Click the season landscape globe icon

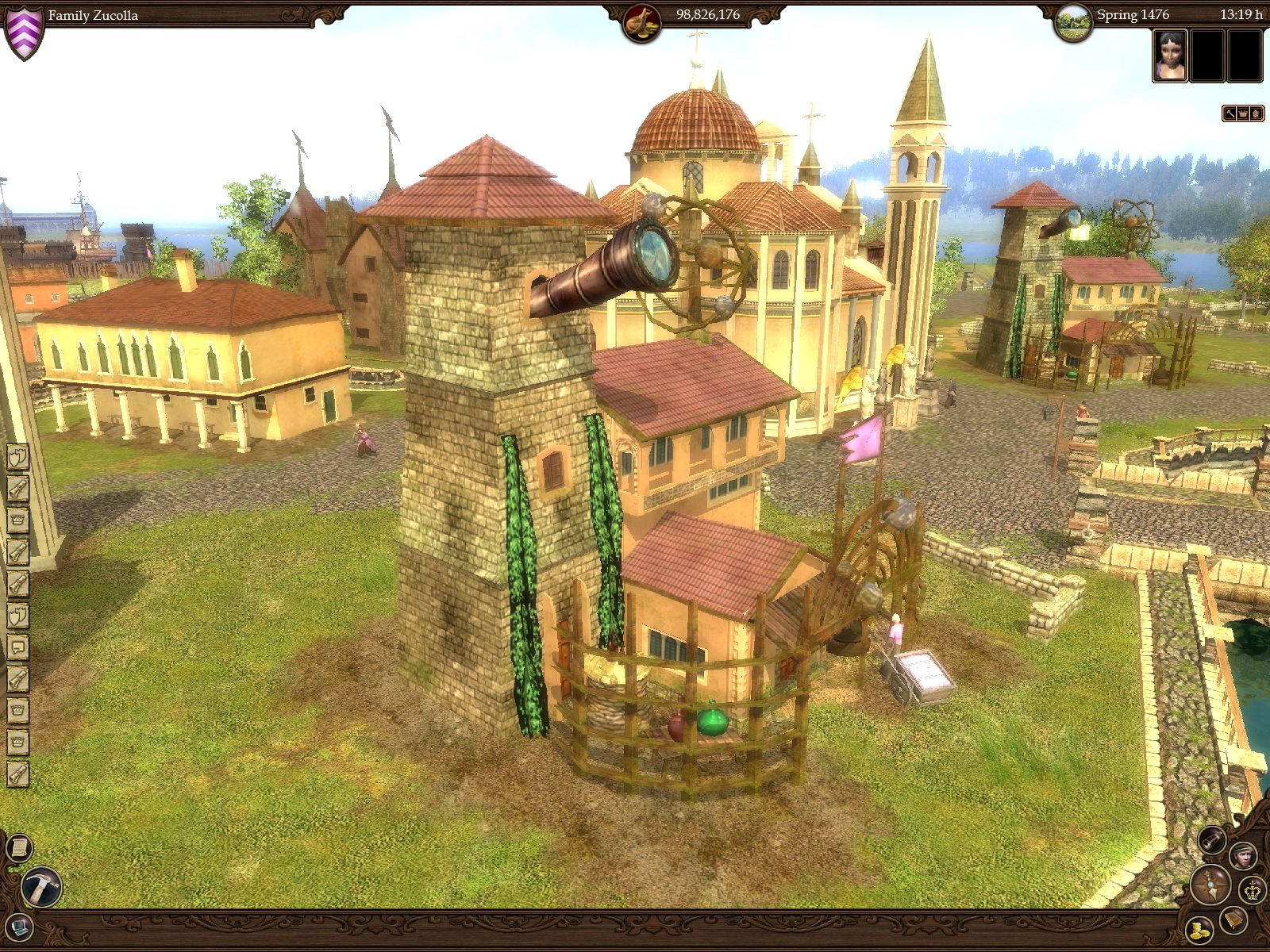coord(1072,21)
